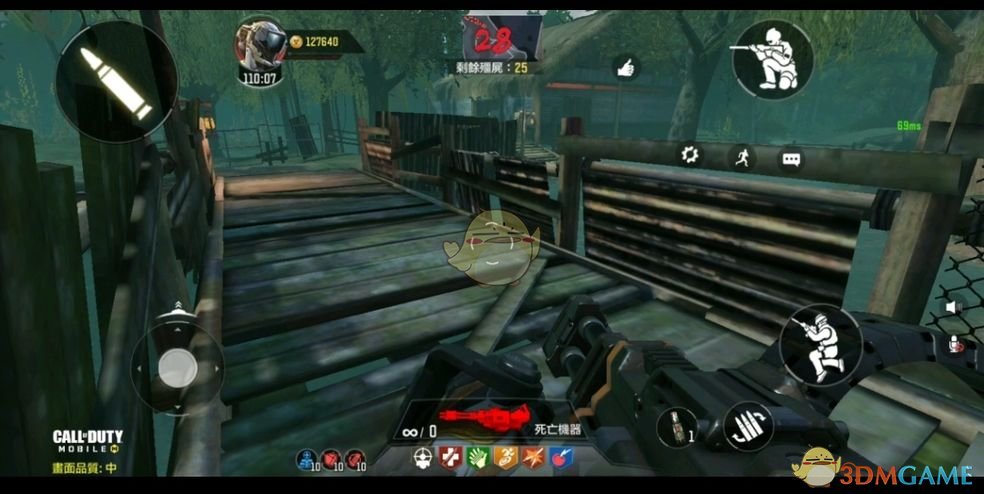Select the orange swirl perk icon
Image resolution: width=984 pixels, height=494 pixels.
point(506,459)
